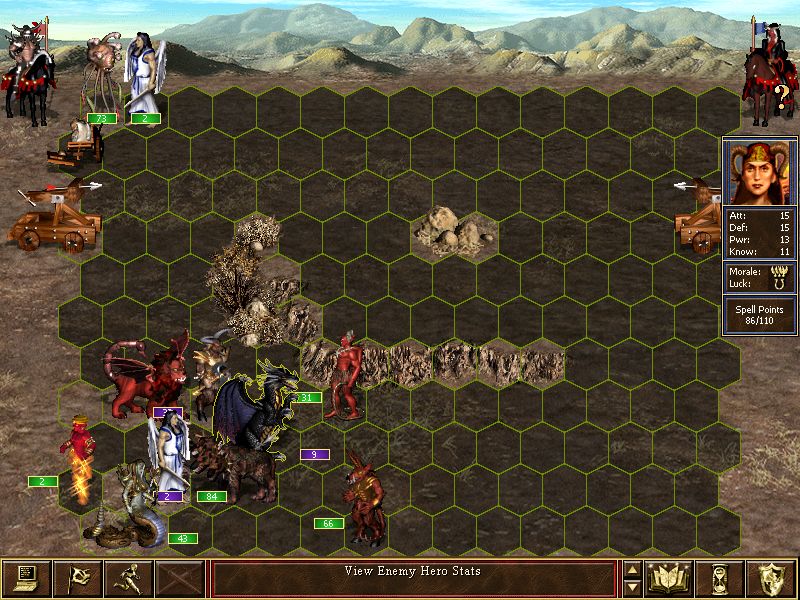The image size is (800, 600).
Task: Click the combat log message bar
Action: point(413,579)
